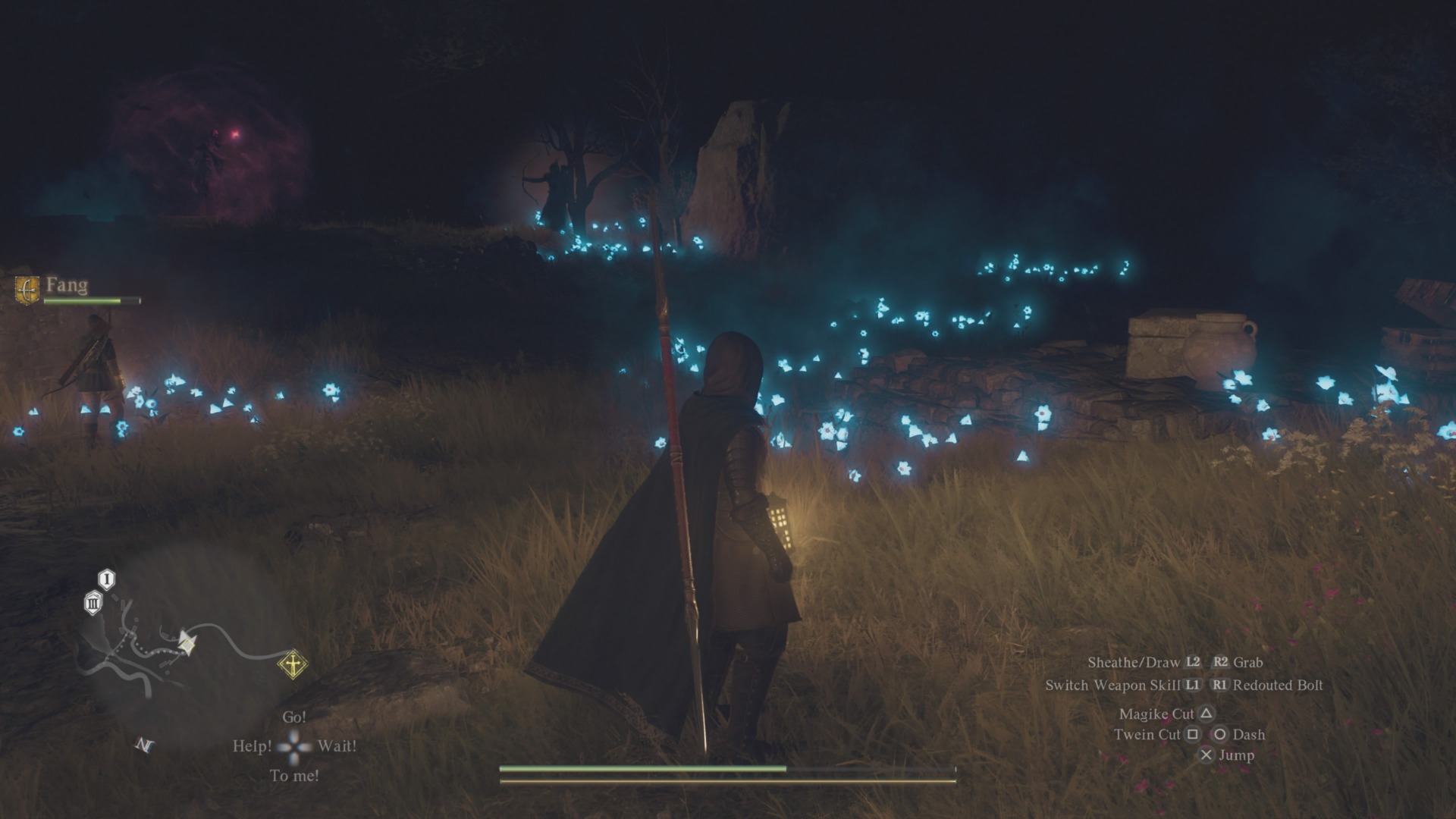Toggle Sheathe/Draw with the L2 prompt
This screenshot has height=819, width=1456.
point(1192,663)
